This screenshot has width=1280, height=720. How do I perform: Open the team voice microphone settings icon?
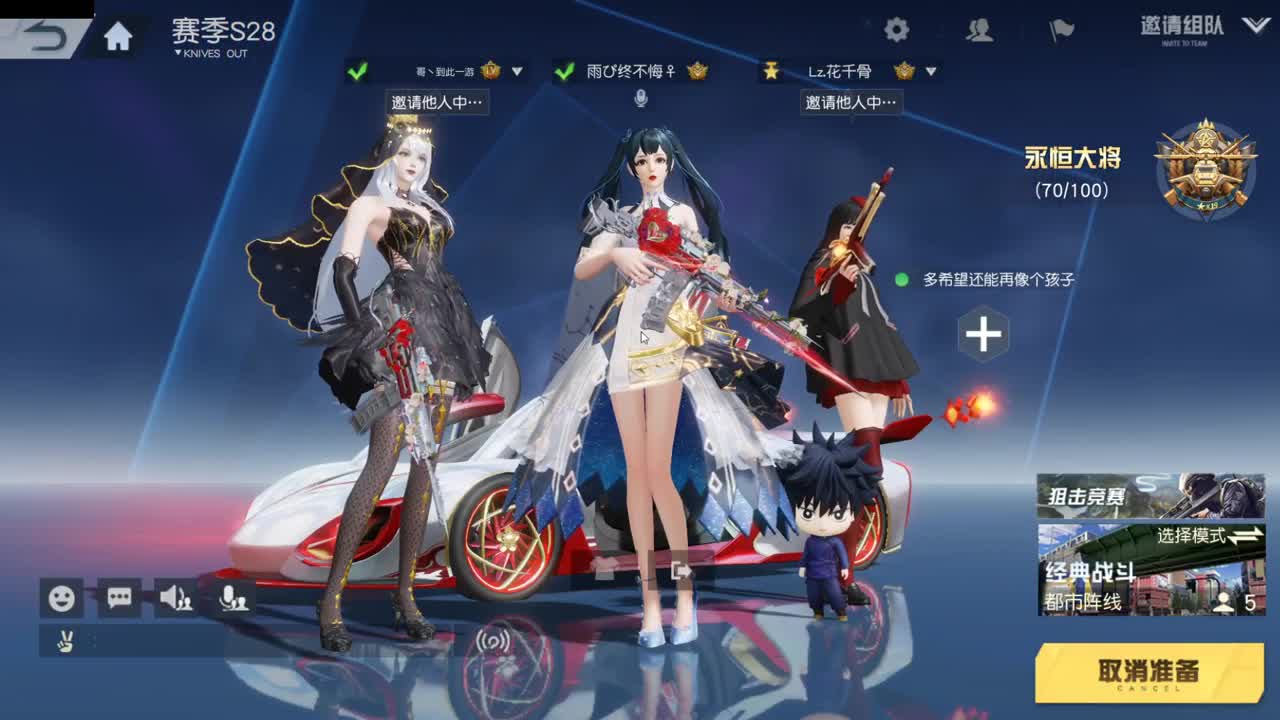coord(234,597)
